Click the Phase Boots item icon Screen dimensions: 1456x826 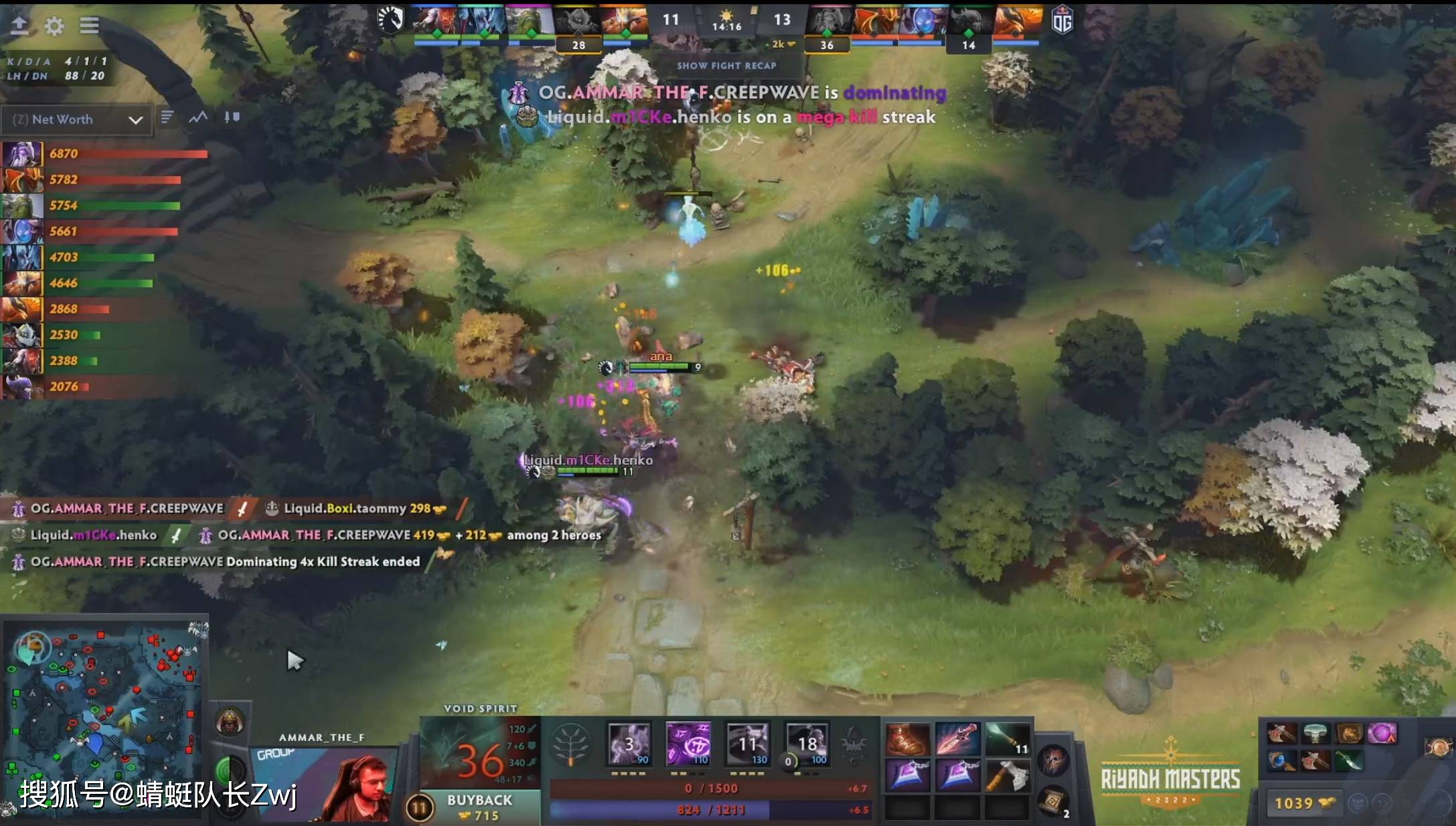pos(908,738)
